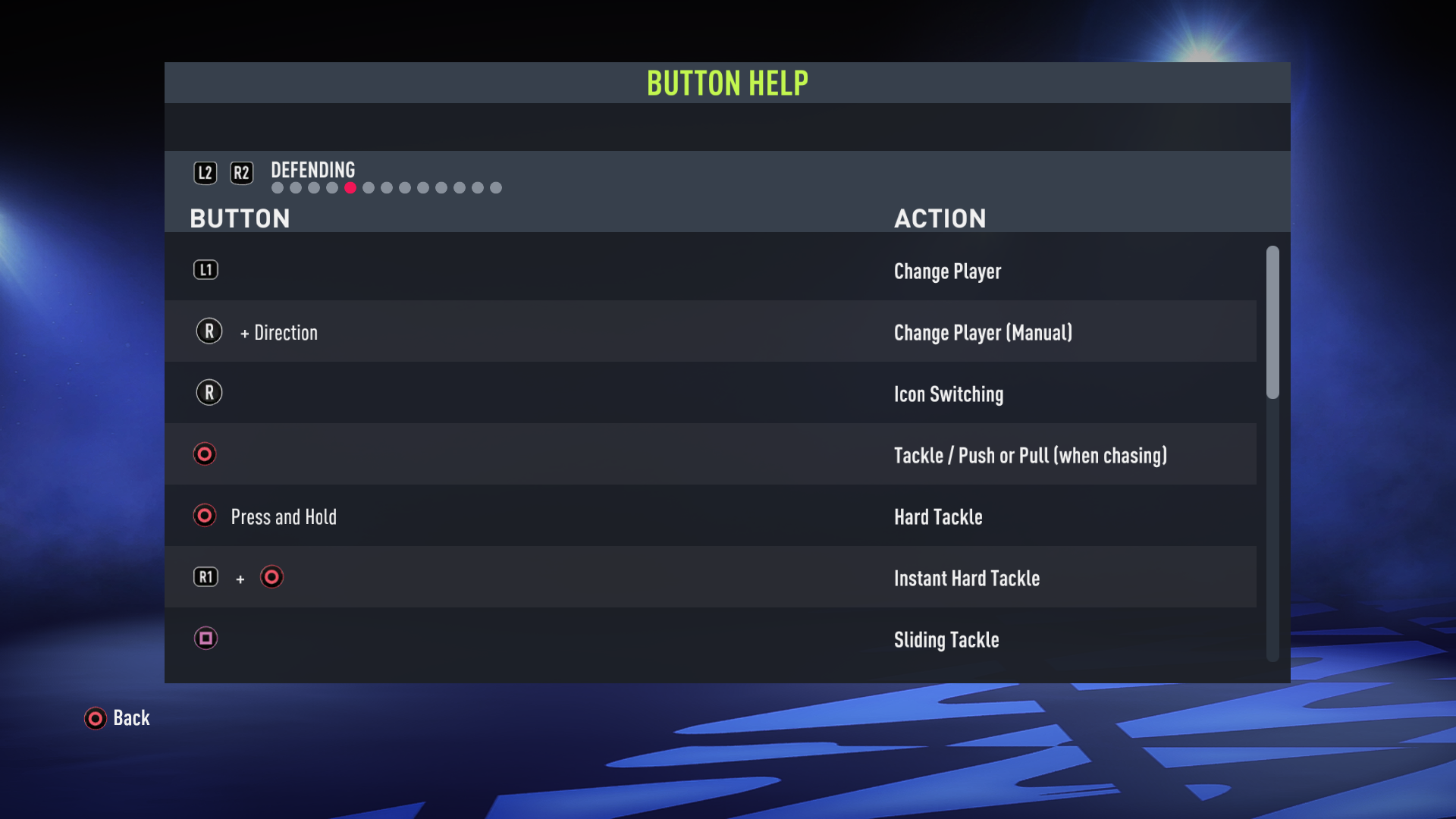Select the ACTION column header
The width and height of the screenshot is (1456, 819).
pyautogui.click(x=940, y=218)
